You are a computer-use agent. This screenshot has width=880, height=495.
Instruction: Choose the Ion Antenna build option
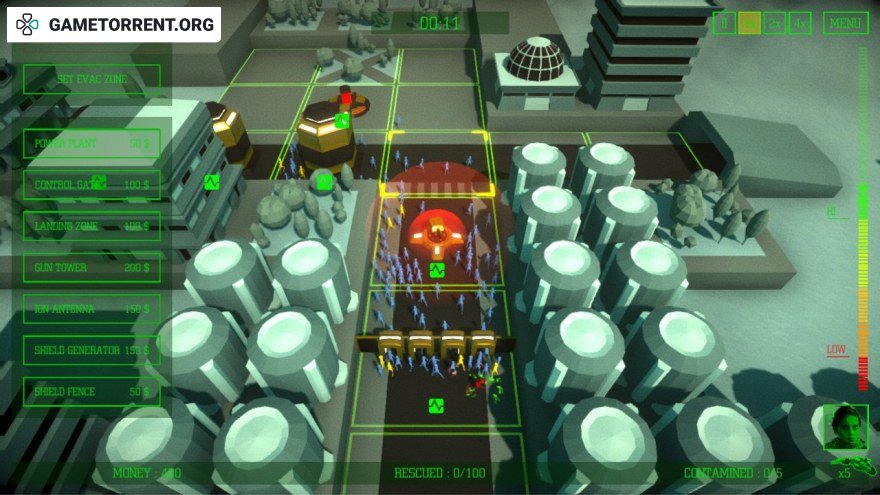[x=91, y=309]
